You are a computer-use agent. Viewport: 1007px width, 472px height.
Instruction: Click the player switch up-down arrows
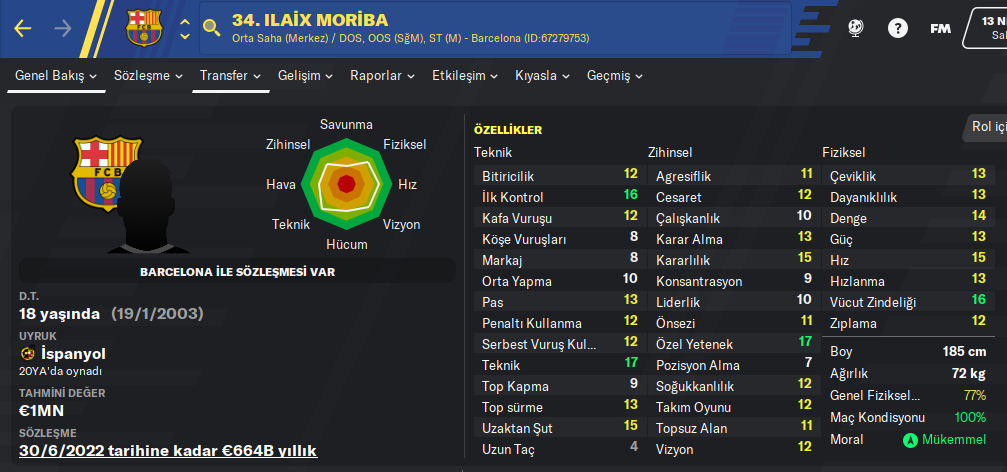[184, 28]
